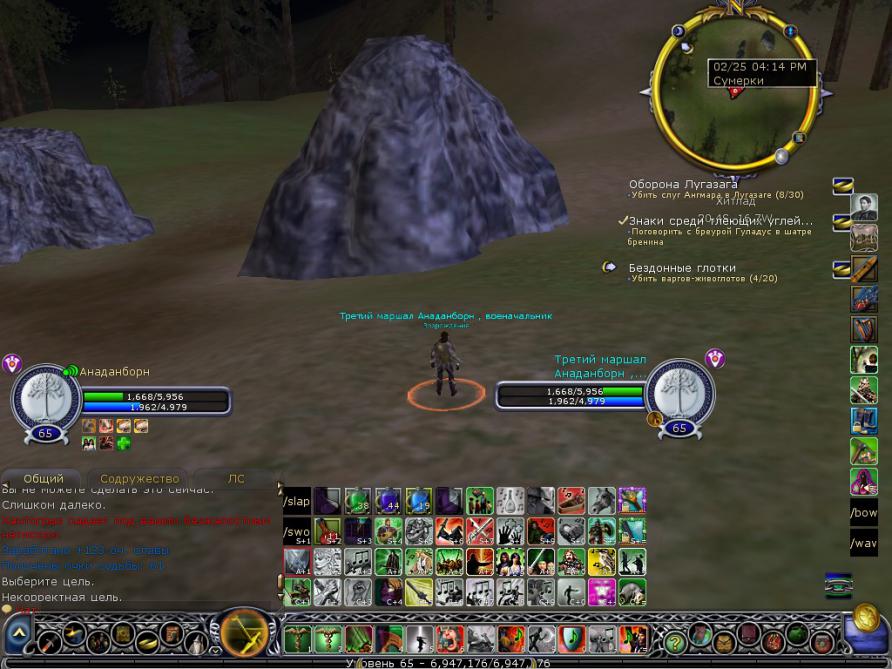Open the question mark help button
892x669 pixels.
point(676,640)
